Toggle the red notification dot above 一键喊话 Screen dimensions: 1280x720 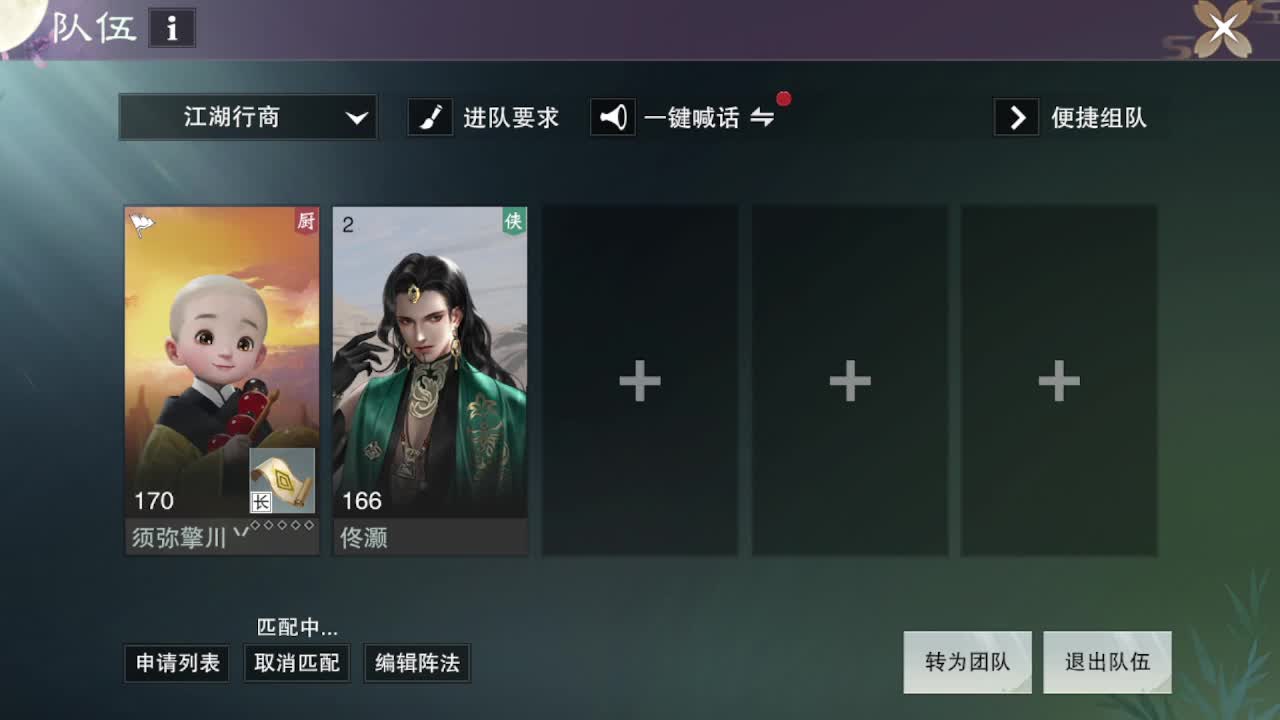tap(785, 98)
